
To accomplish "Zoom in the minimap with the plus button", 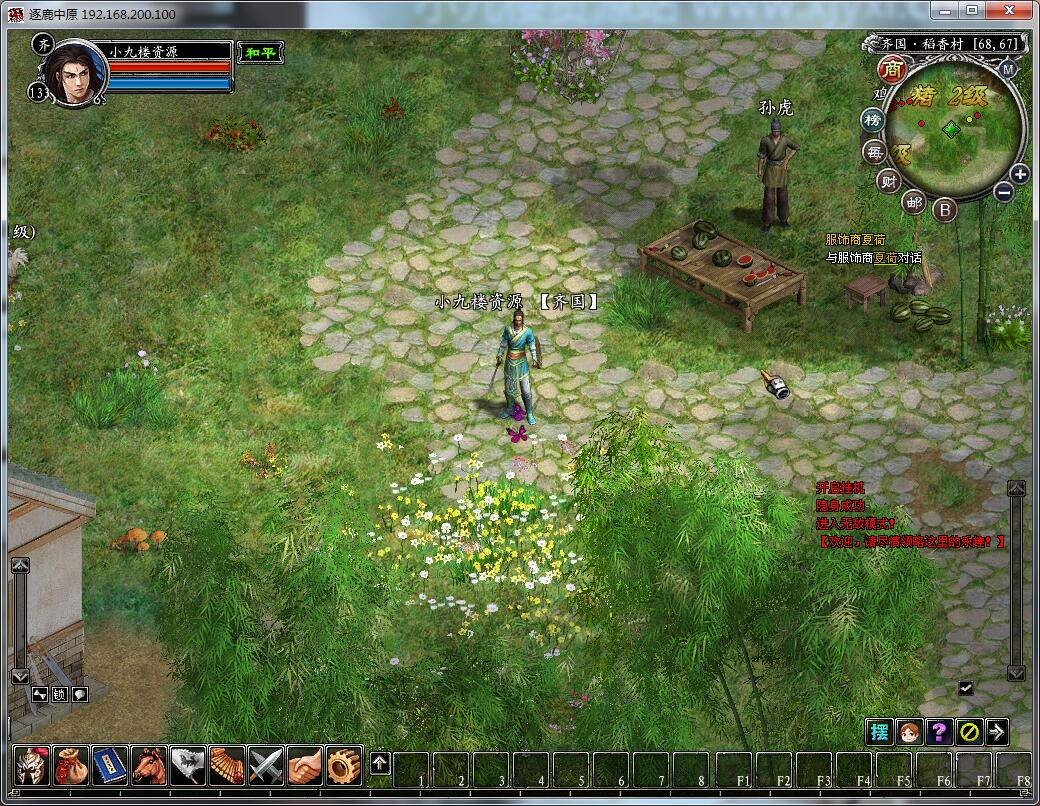I will (1019, 174).
